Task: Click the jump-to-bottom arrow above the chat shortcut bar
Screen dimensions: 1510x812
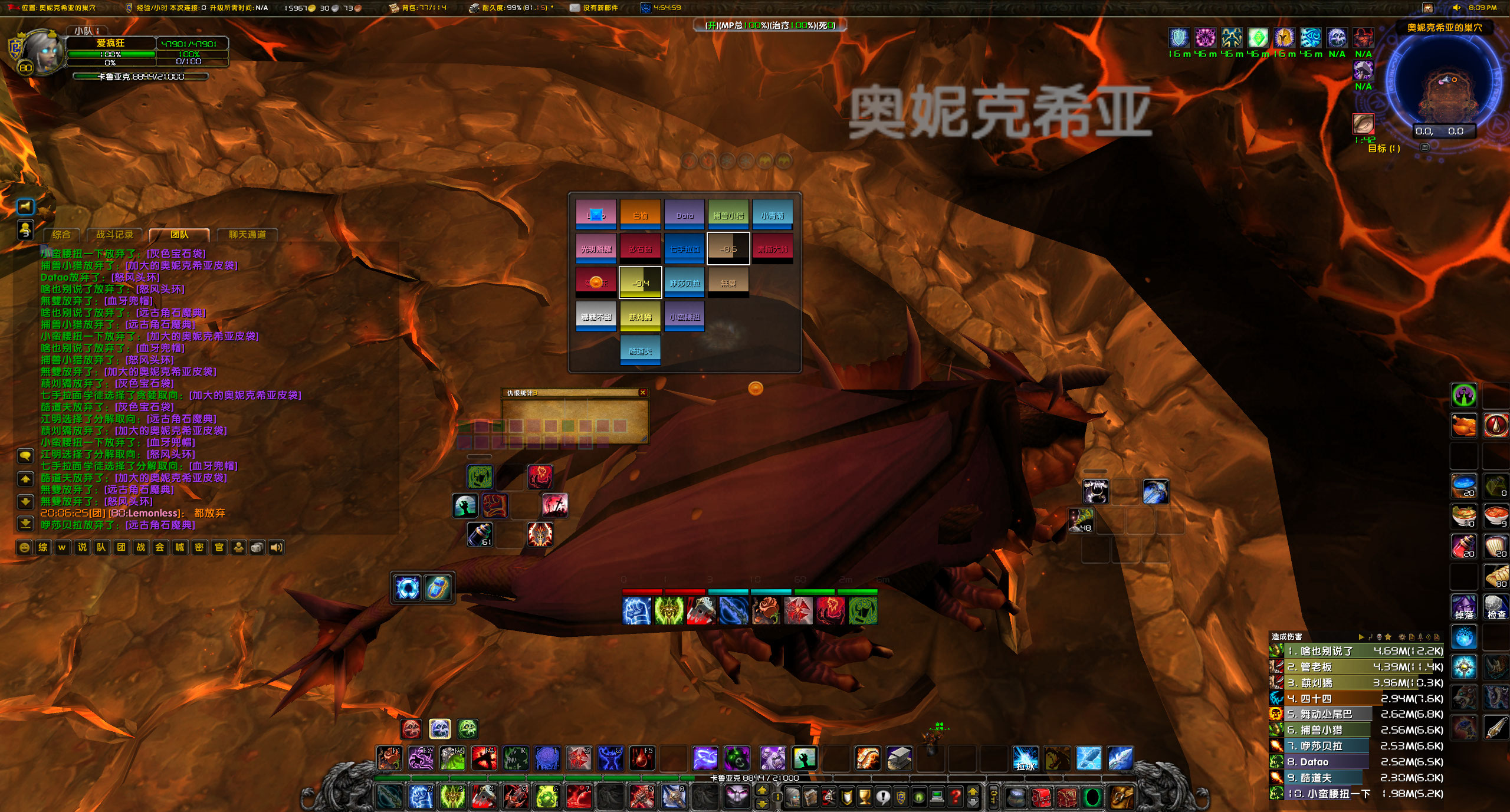Action: (25, 524)
